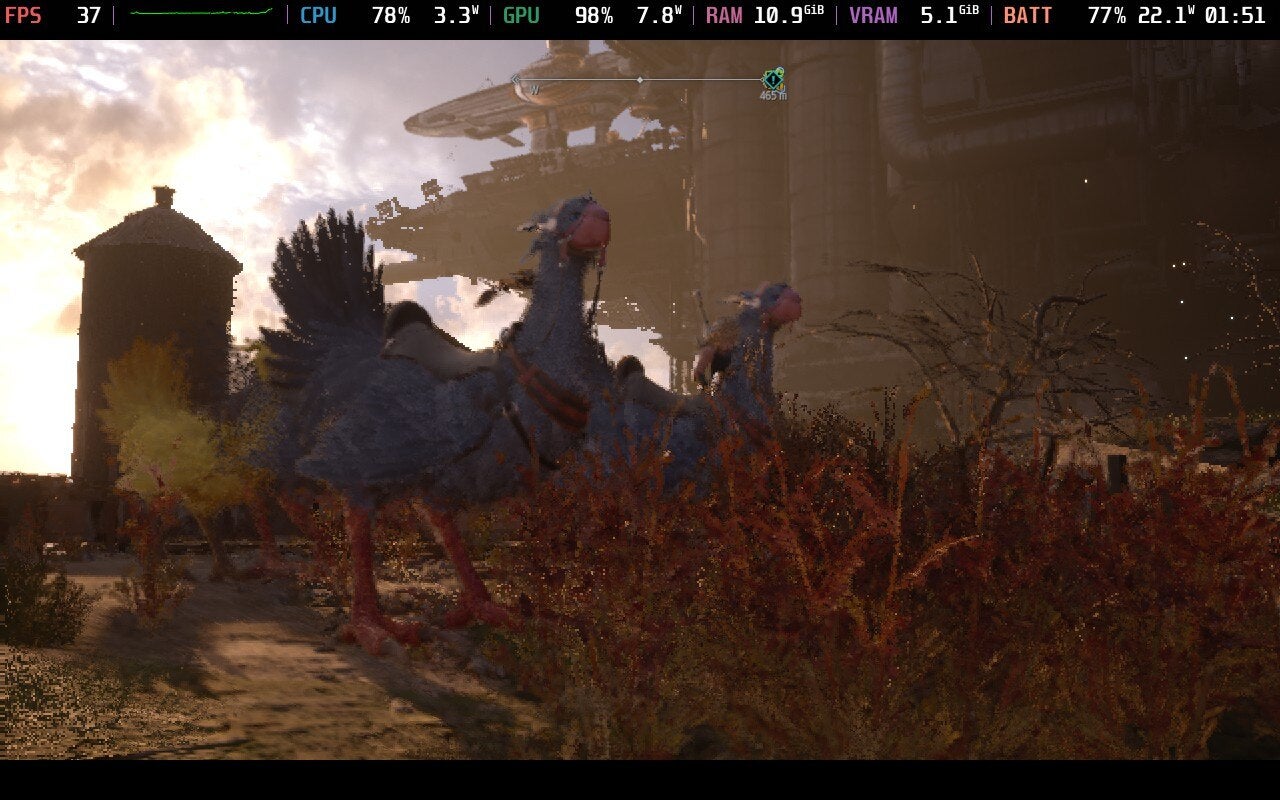
Task: Click the red FPS label in the overlay
Action: (23, 16)
